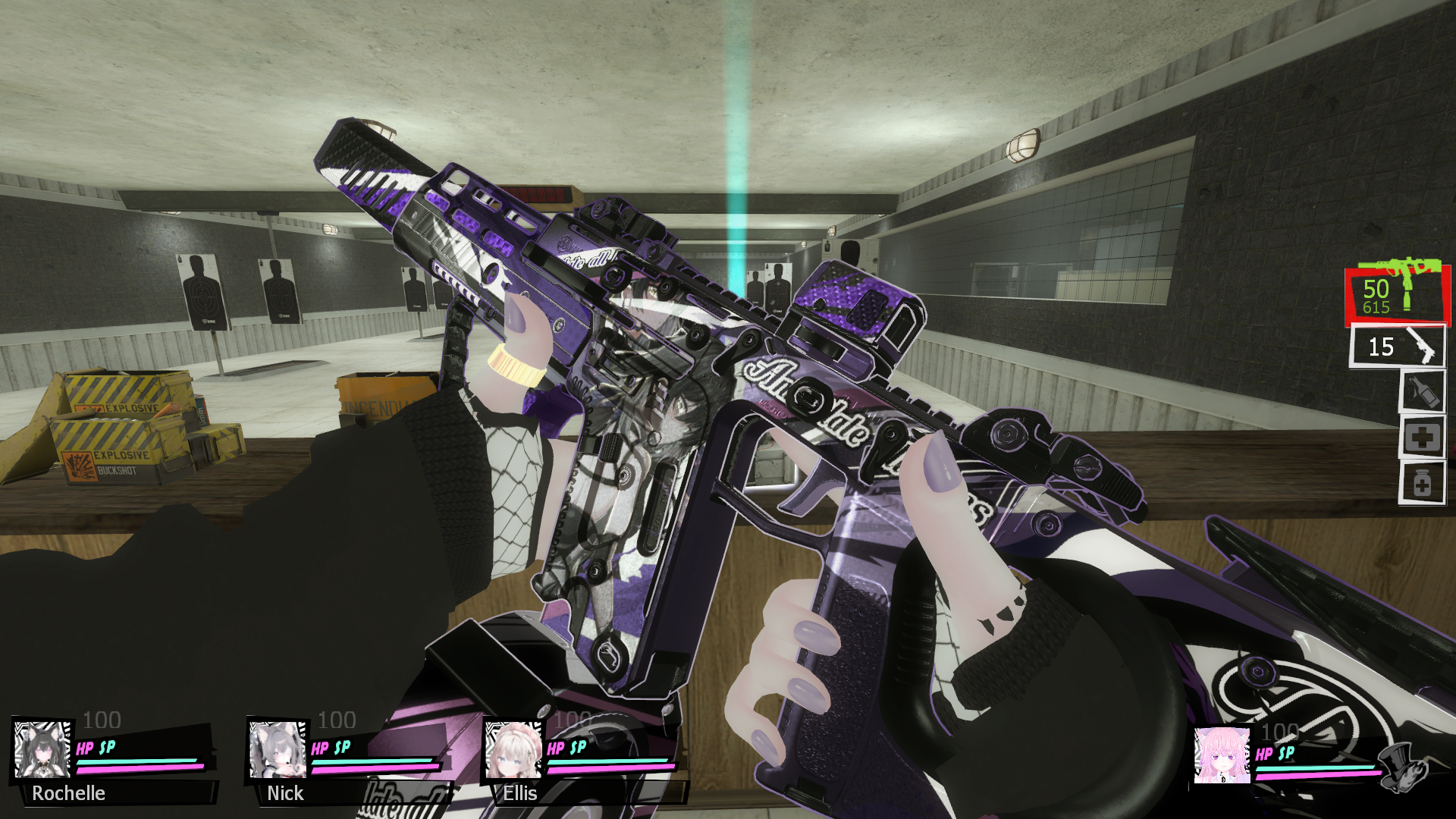Viewport: 1456px width, 819px height.
Task: Click Ellis's teammate portrait
Action: pos(513,750)
